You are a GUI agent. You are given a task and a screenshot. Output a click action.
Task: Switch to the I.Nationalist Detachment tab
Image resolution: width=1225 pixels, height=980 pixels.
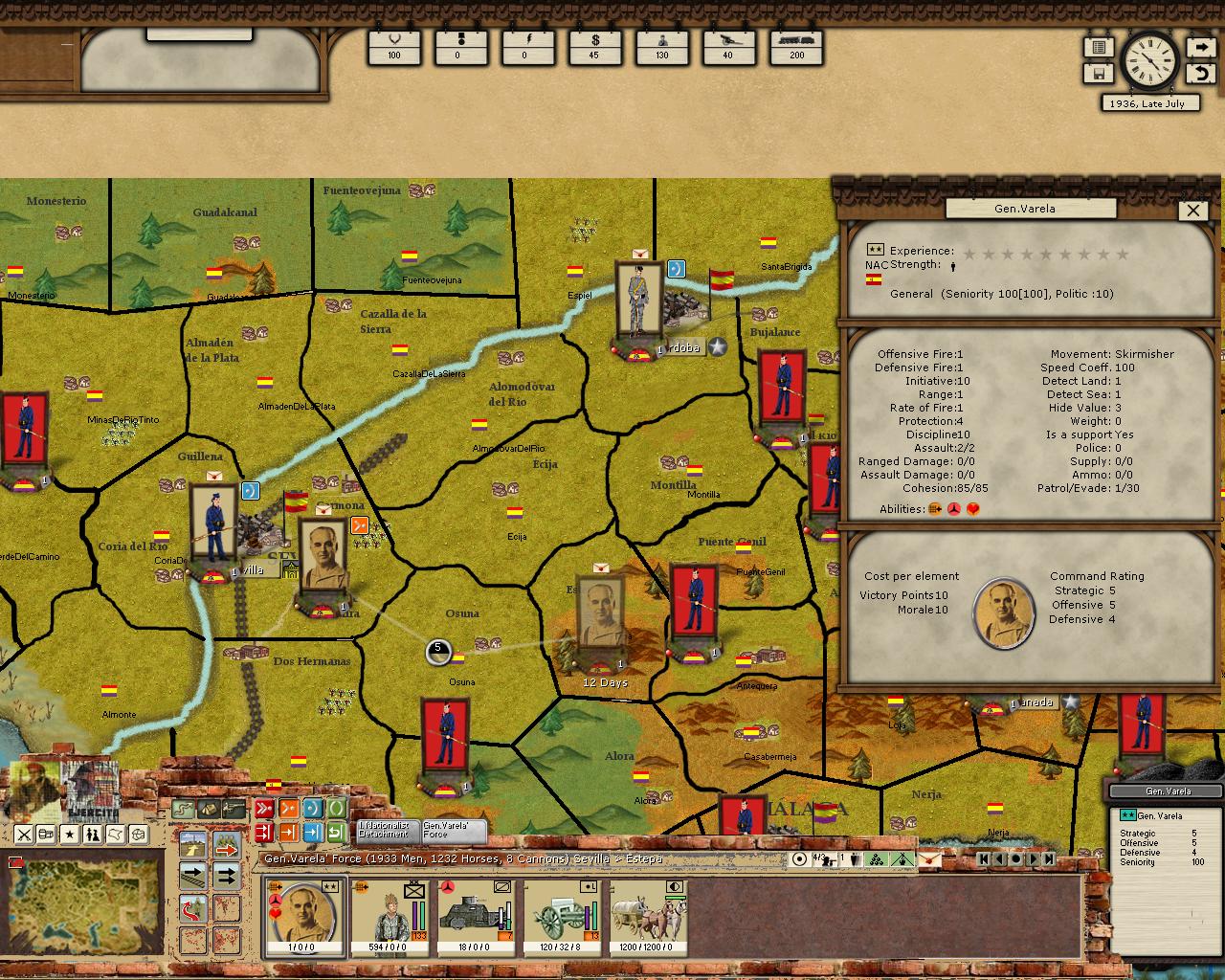coord(384,830)
